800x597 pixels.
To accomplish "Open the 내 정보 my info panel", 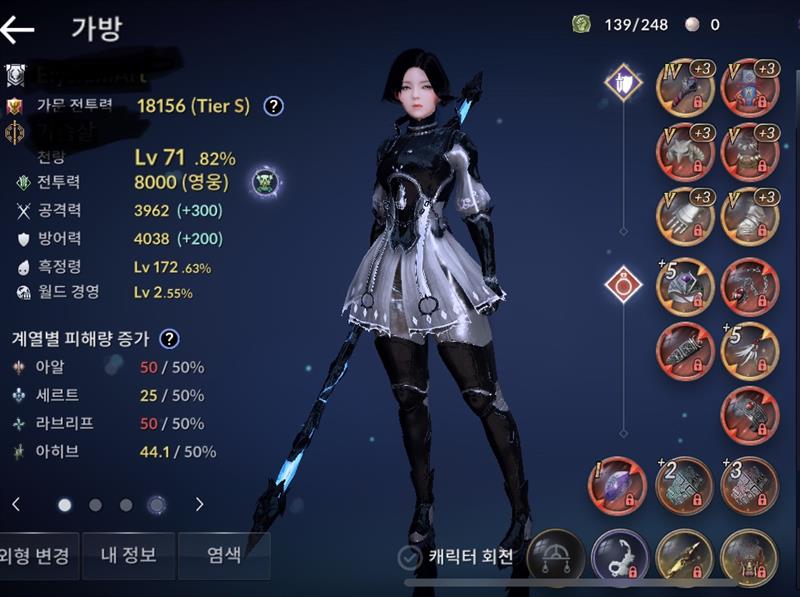I will click(129, 556).
